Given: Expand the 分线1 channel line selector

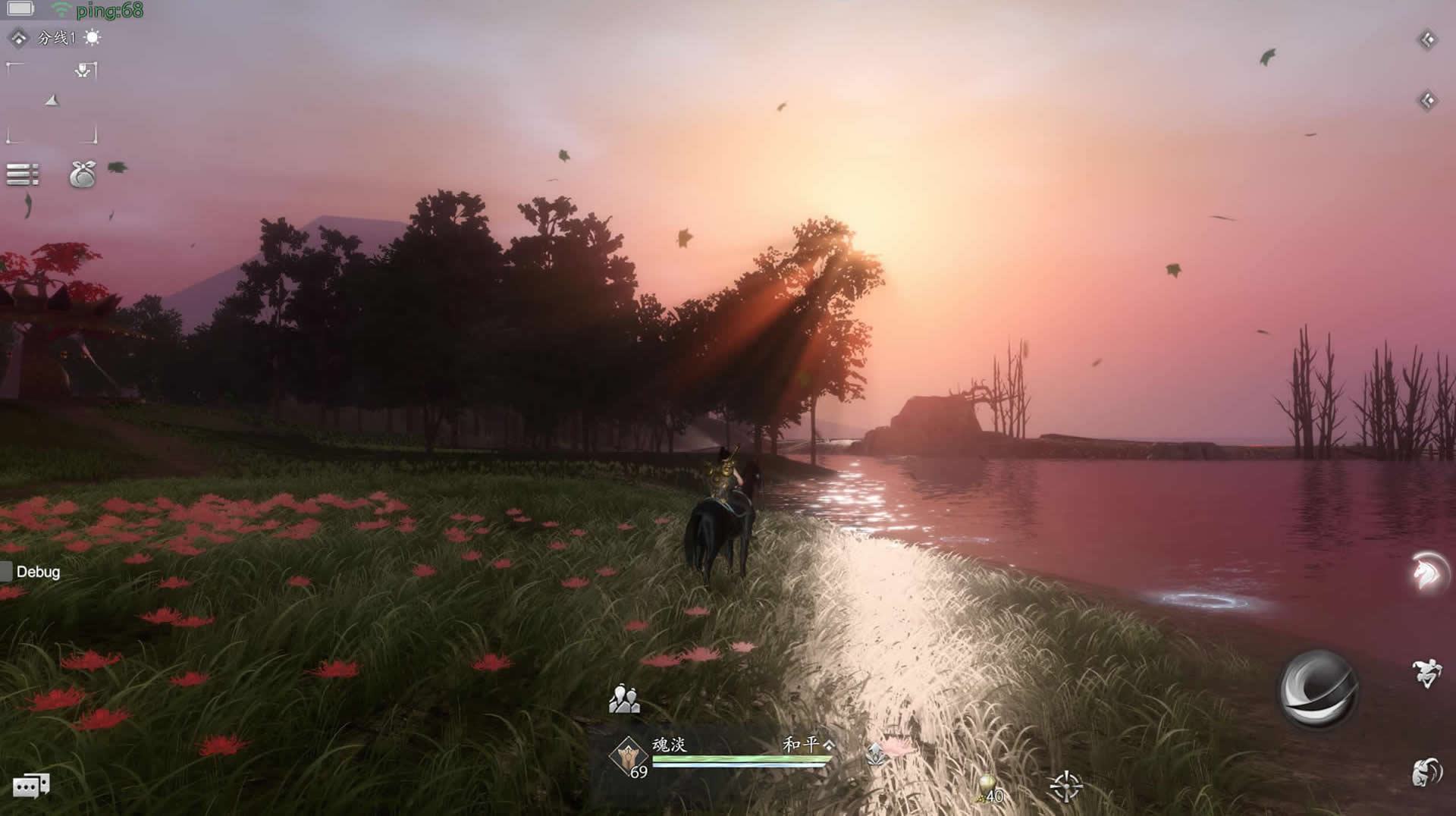Looking at the screenshot, I should (55, 38).
